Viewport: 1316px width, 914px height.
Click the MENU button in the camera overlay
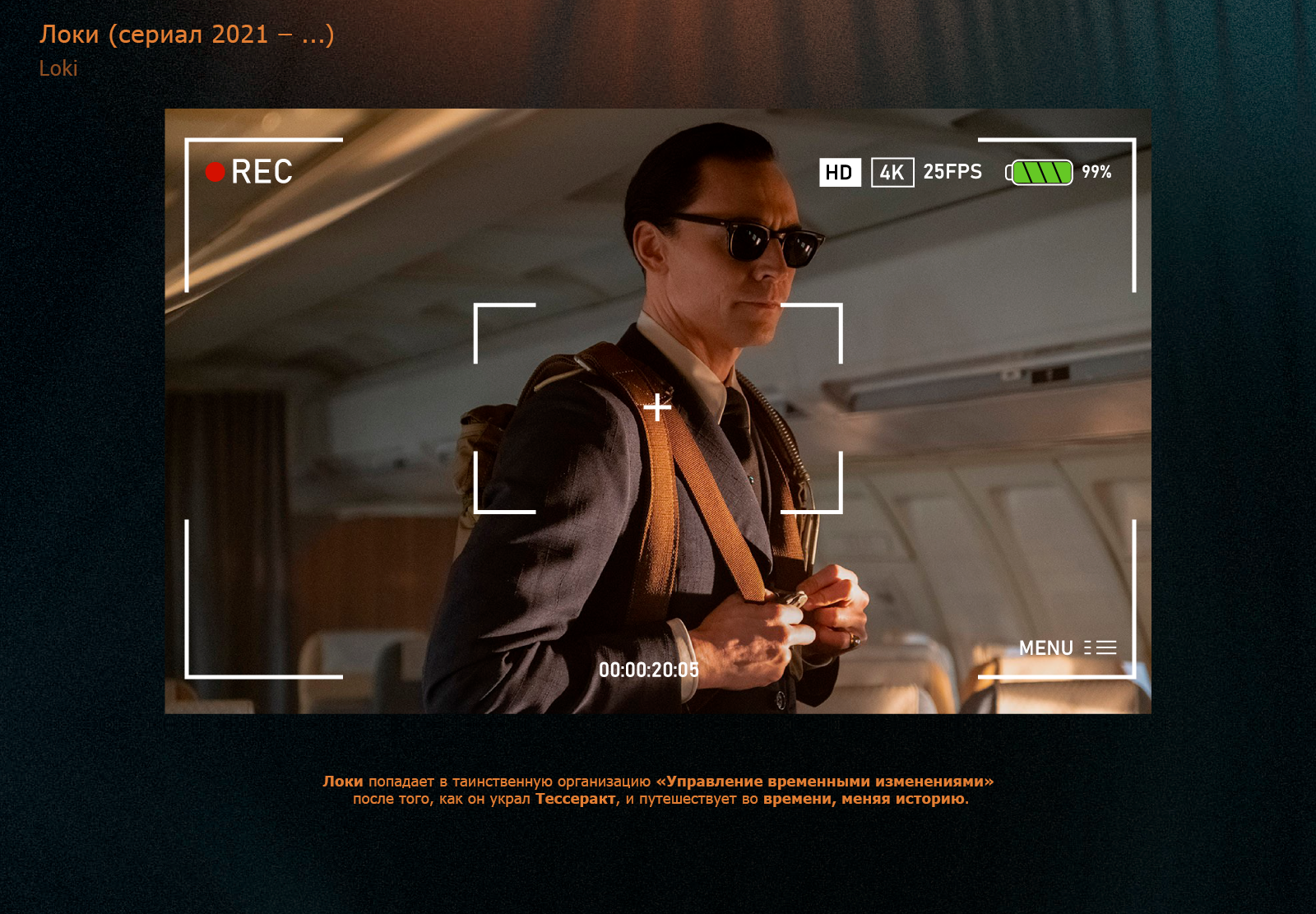coord(1067,648)
